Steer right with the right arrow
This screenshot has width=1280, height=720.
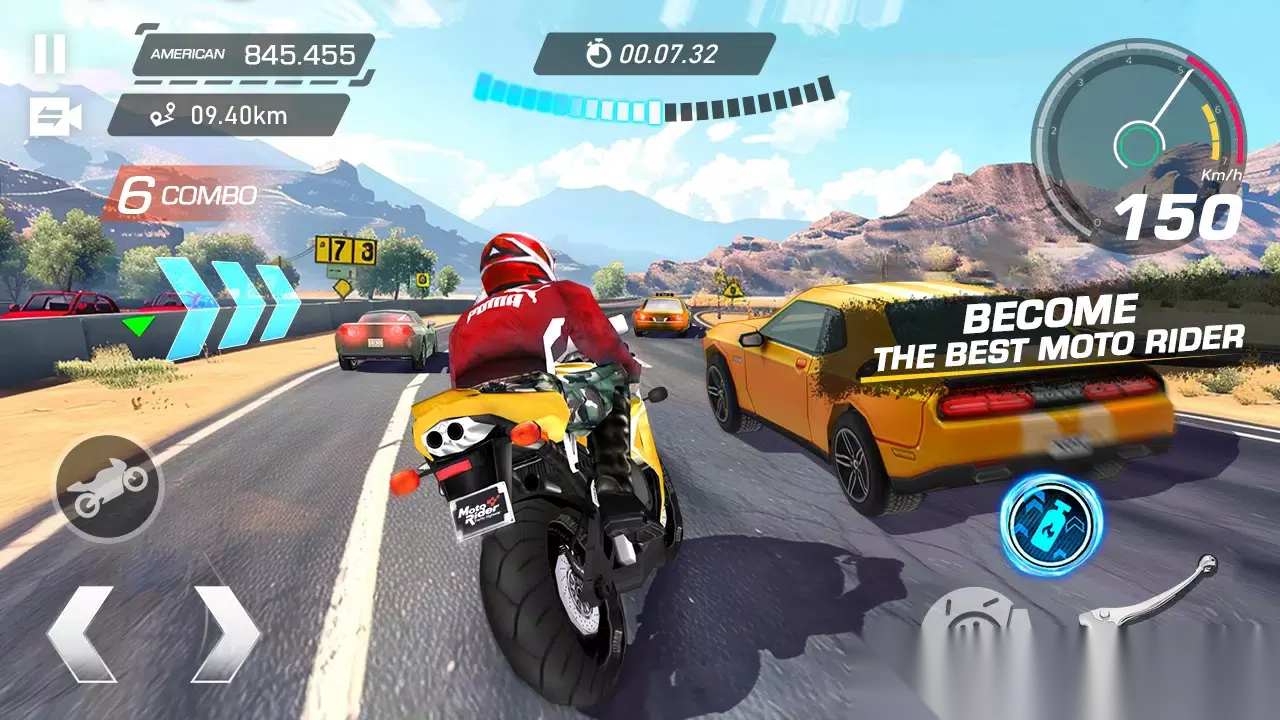(x=226, y=634)
